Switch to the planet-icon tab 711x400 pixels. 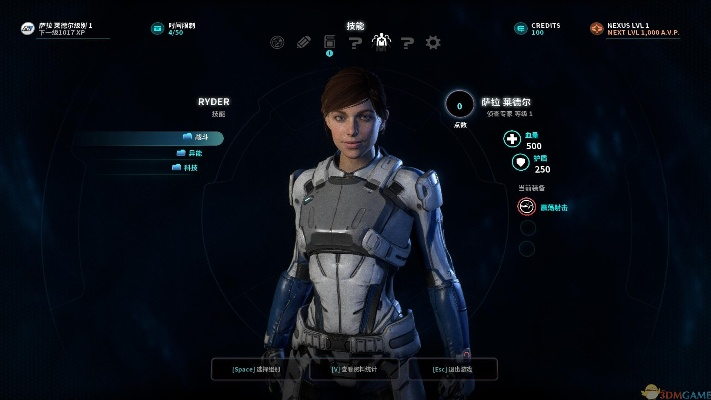278,42
